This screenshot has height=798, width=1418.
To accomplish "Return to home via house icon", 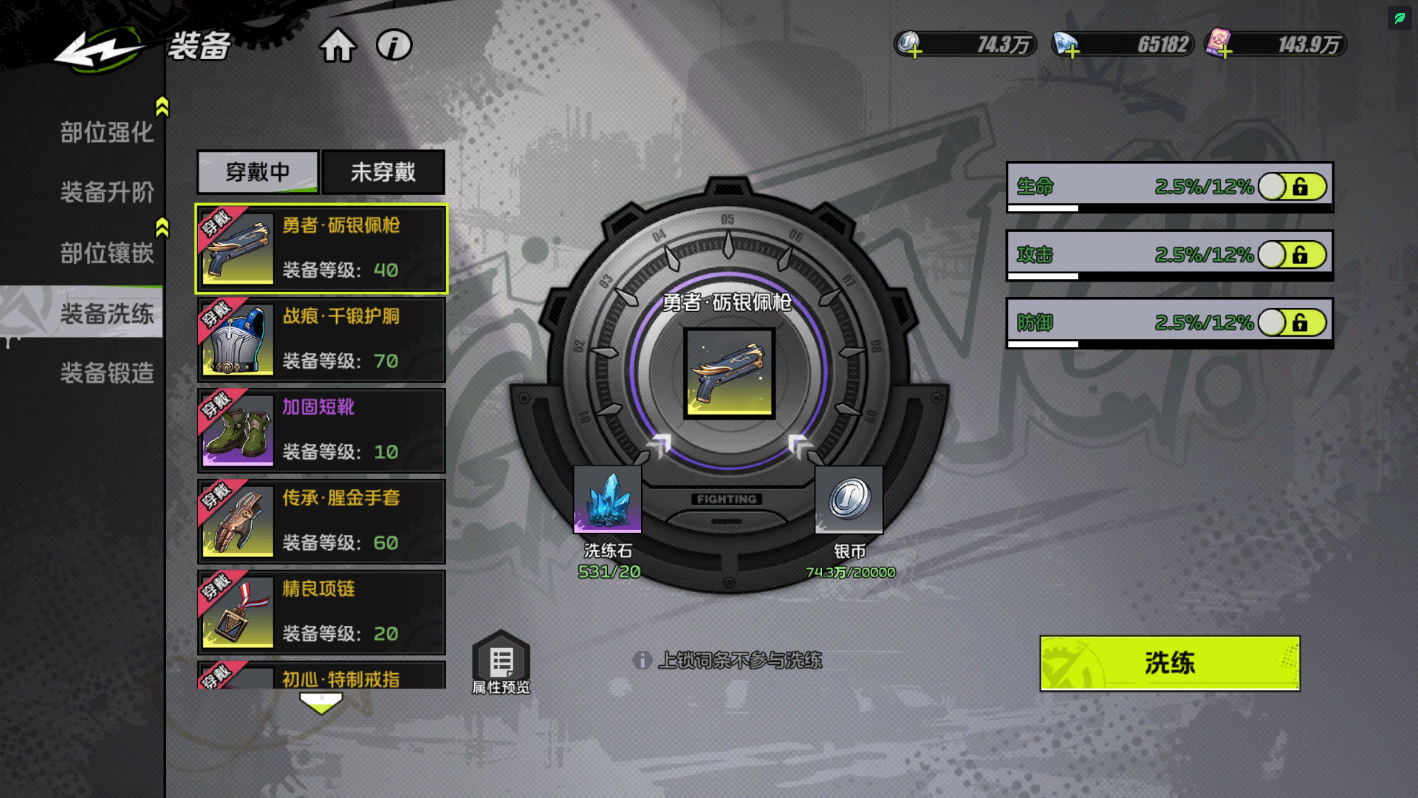I will pos(338,46).
